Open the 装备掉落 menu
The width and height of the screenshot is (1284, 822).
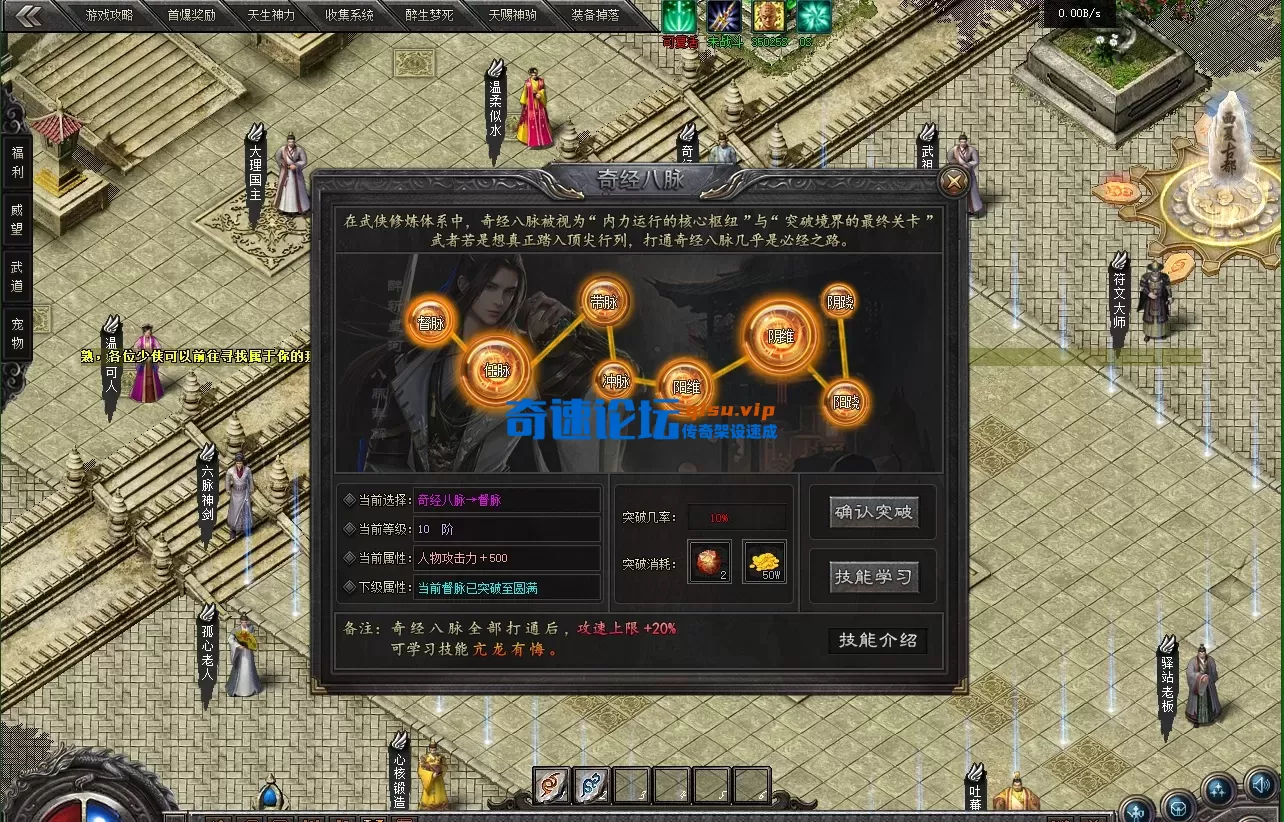point(596,15)
